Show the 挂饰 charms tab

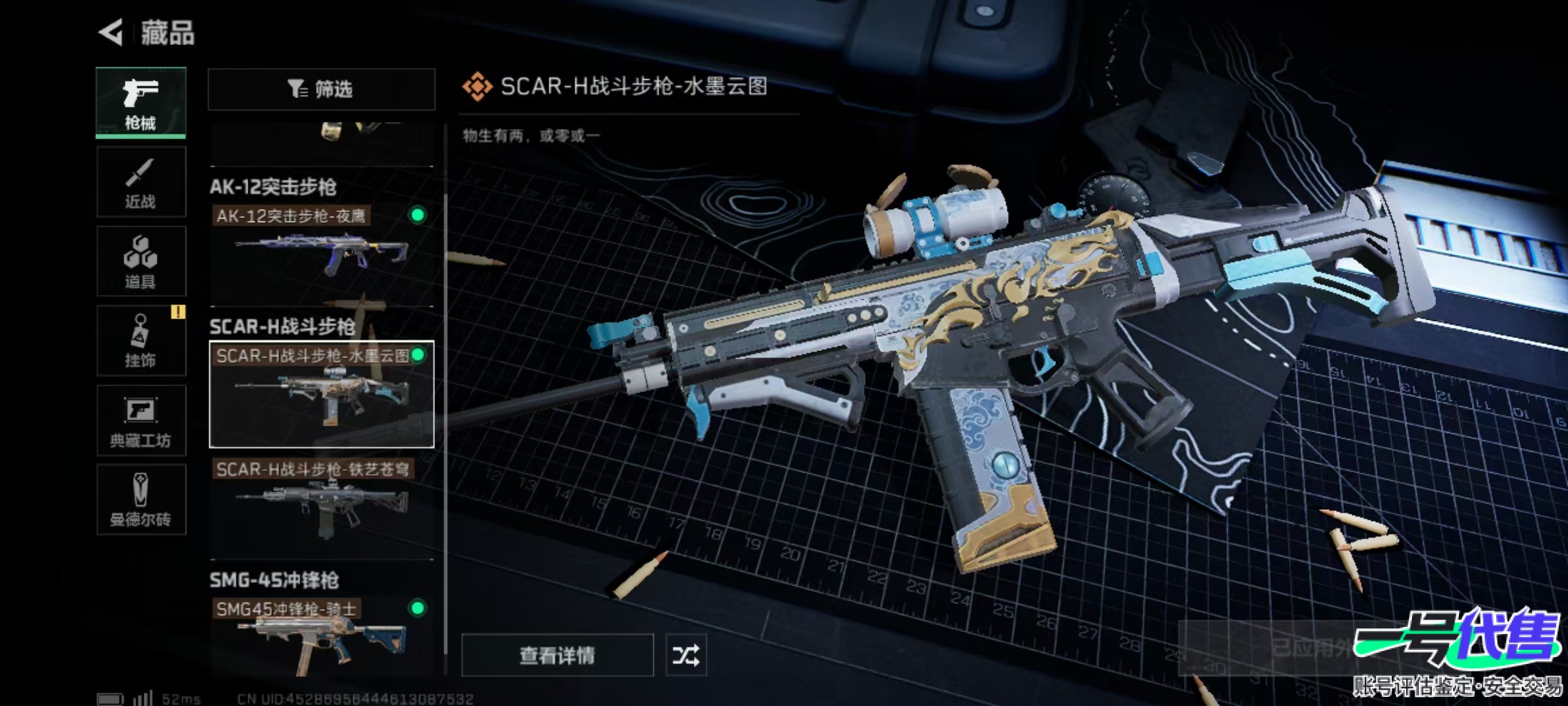tap(140, 341)
